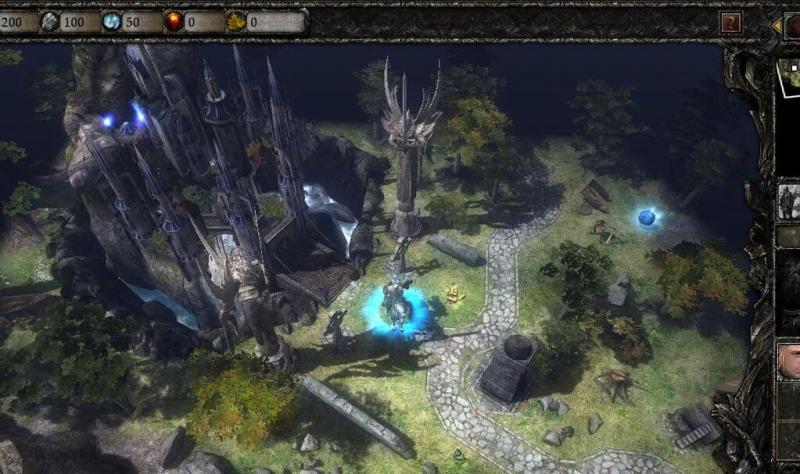Open the question mark help button
This screenshot has height=474, width=800.
pyautogui.click(x=732, y=22)
